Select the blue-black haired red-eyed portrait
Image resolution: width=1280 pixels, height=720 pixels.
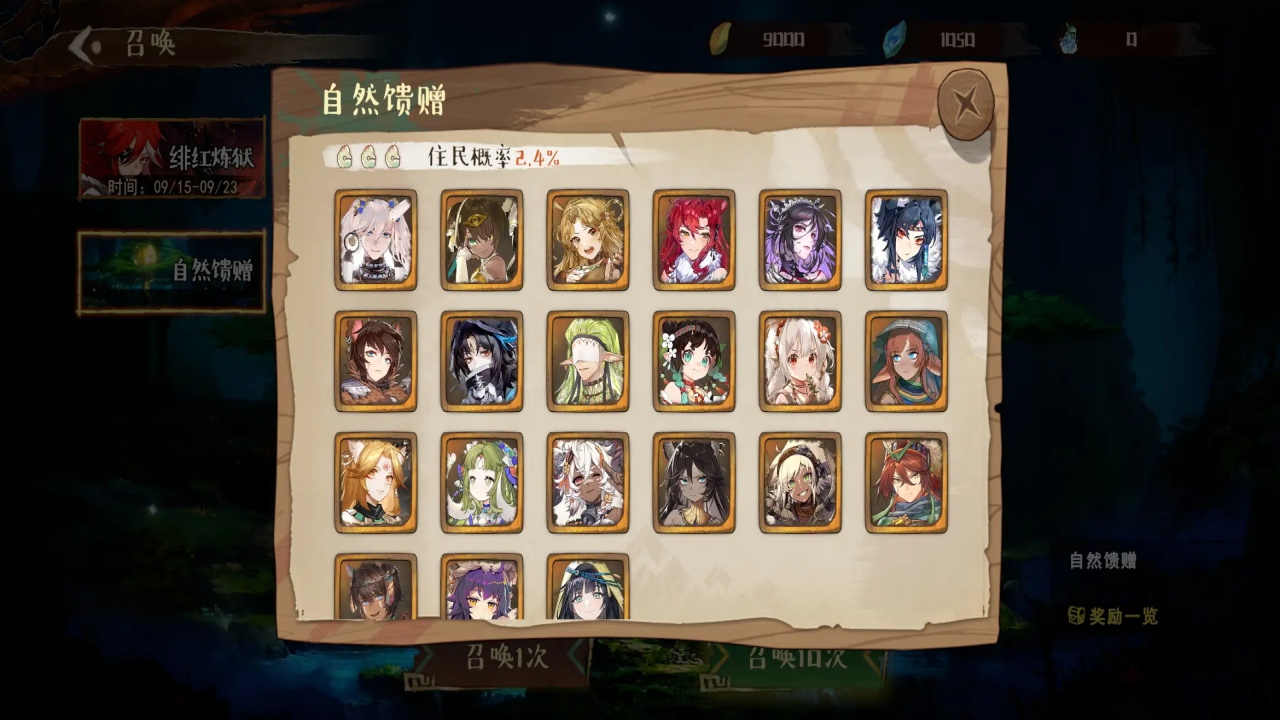[906, 240]
